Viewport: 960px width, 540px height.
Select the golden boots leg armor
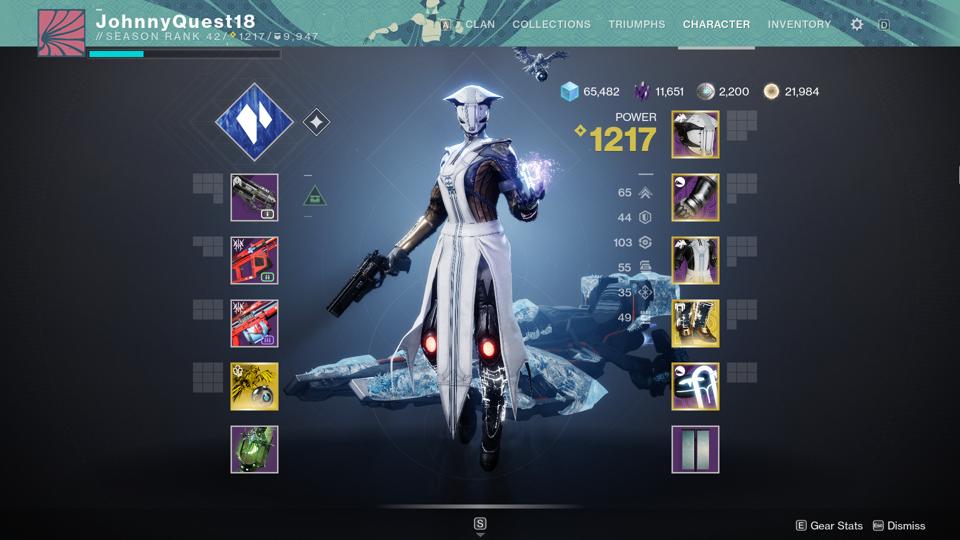tap(695, 323)
